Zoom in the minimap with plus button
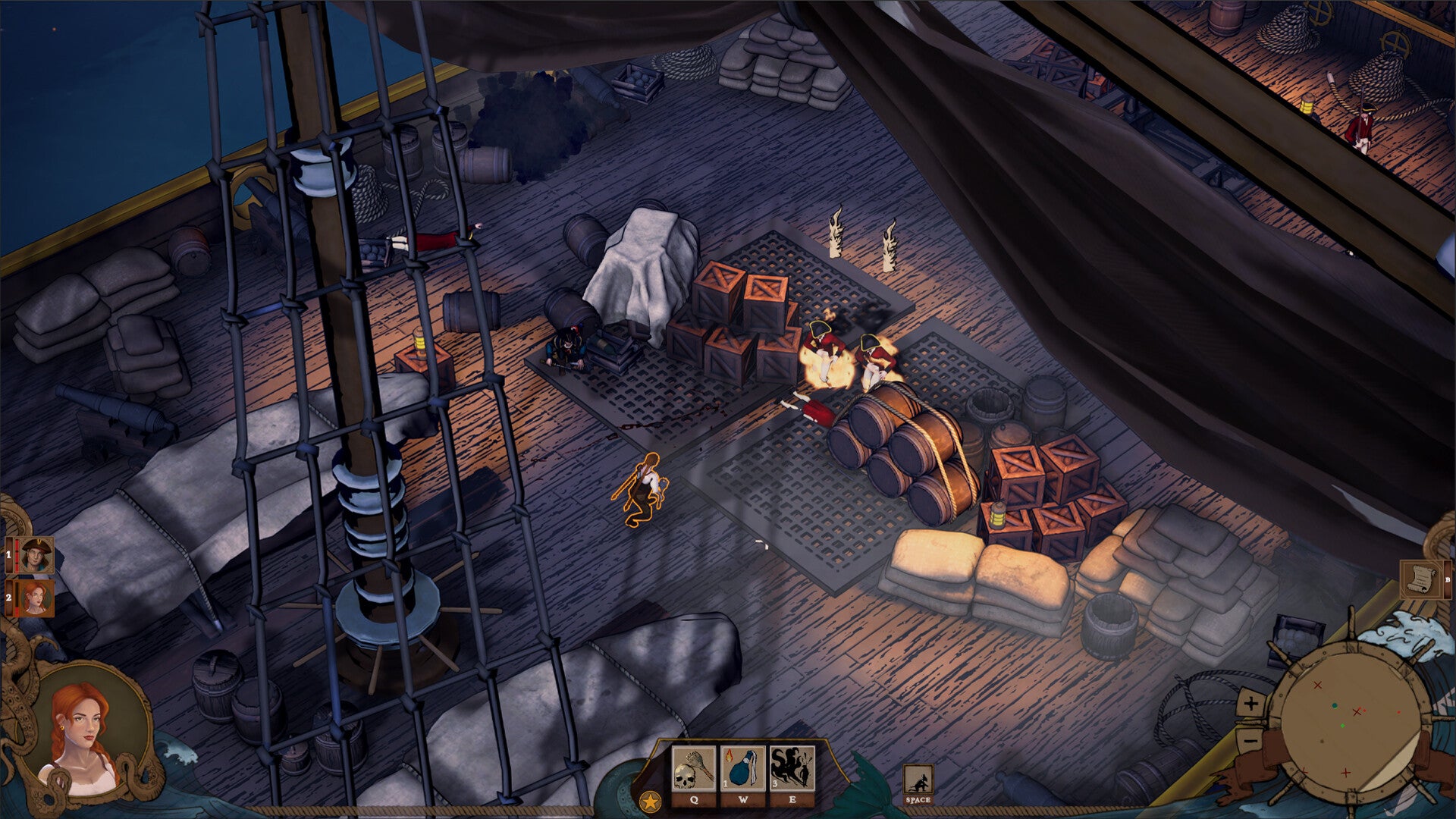 (1251, 704)
